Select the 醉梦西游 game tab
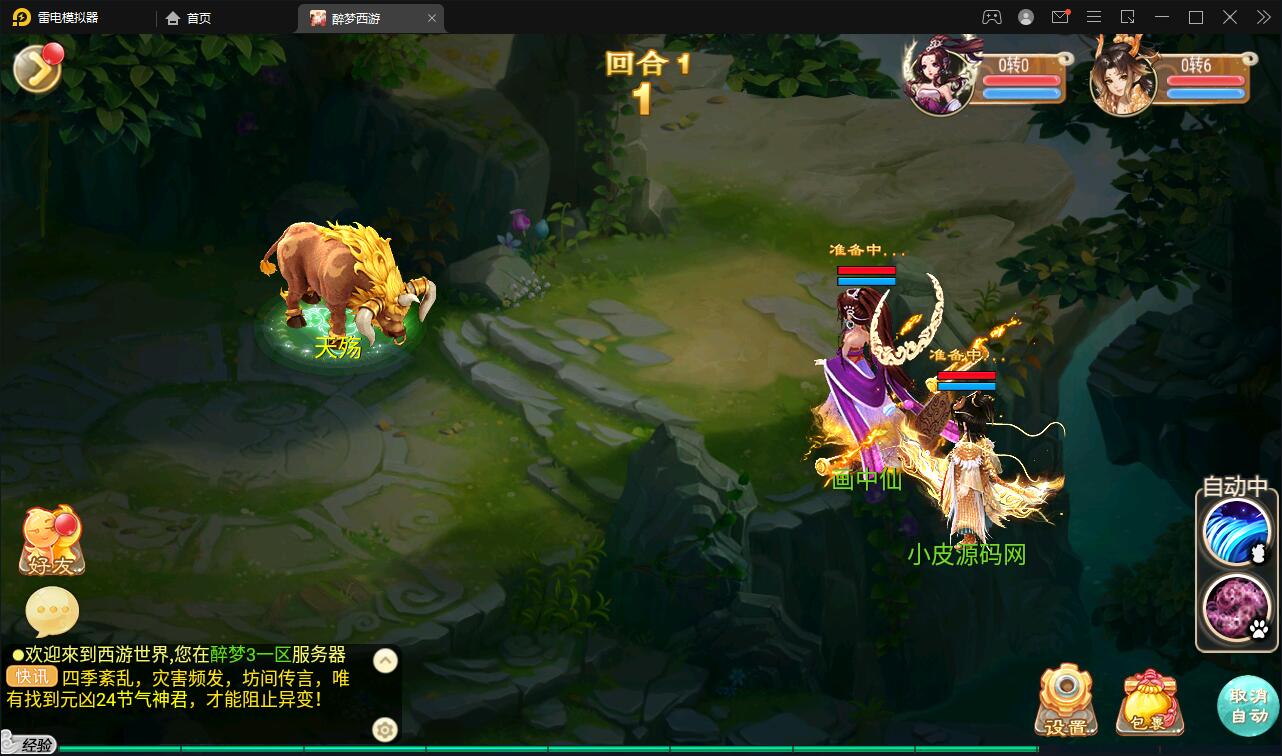 point(357,17)
